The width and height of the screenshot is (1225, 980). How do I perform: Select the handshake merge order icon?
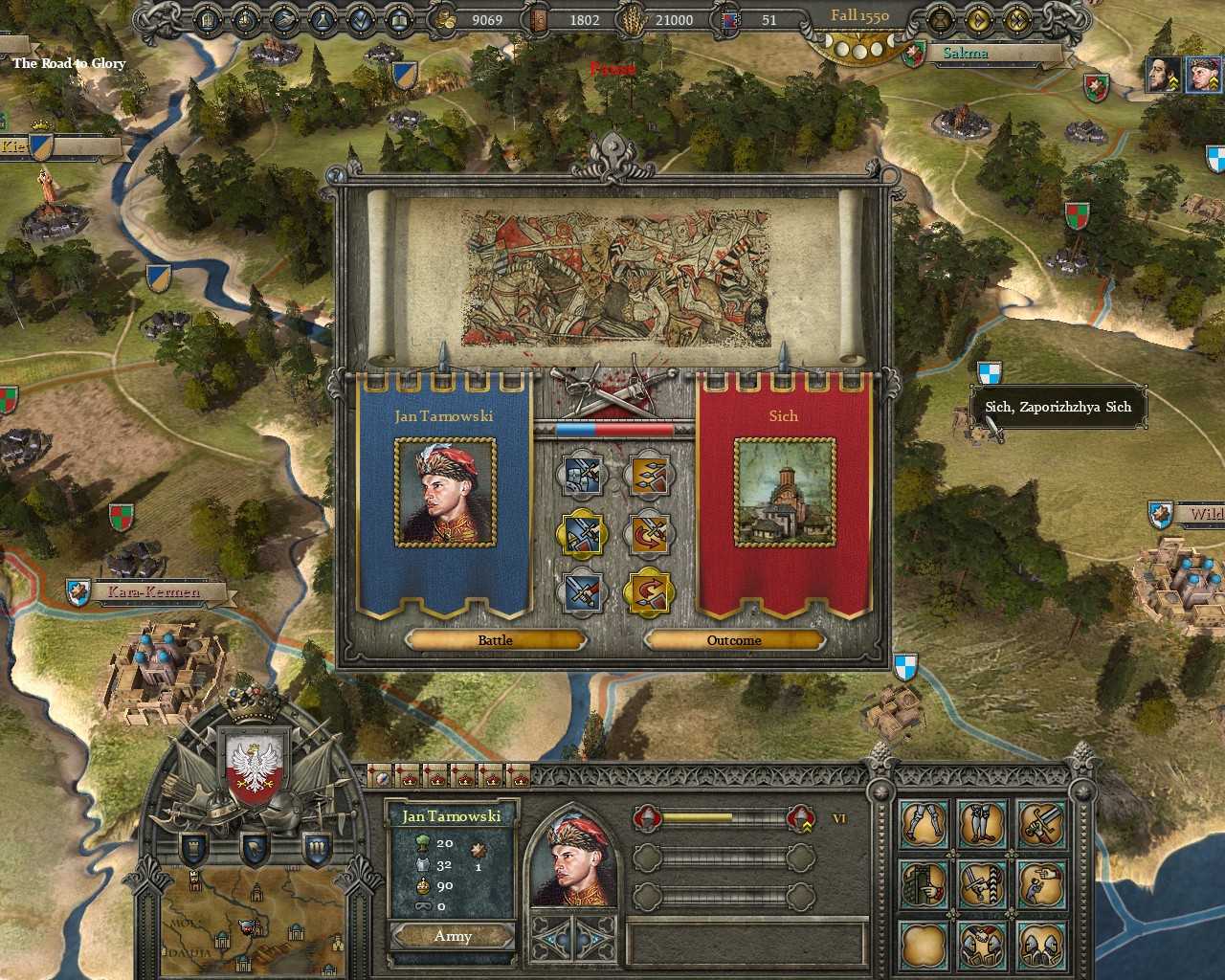point(983,947)
